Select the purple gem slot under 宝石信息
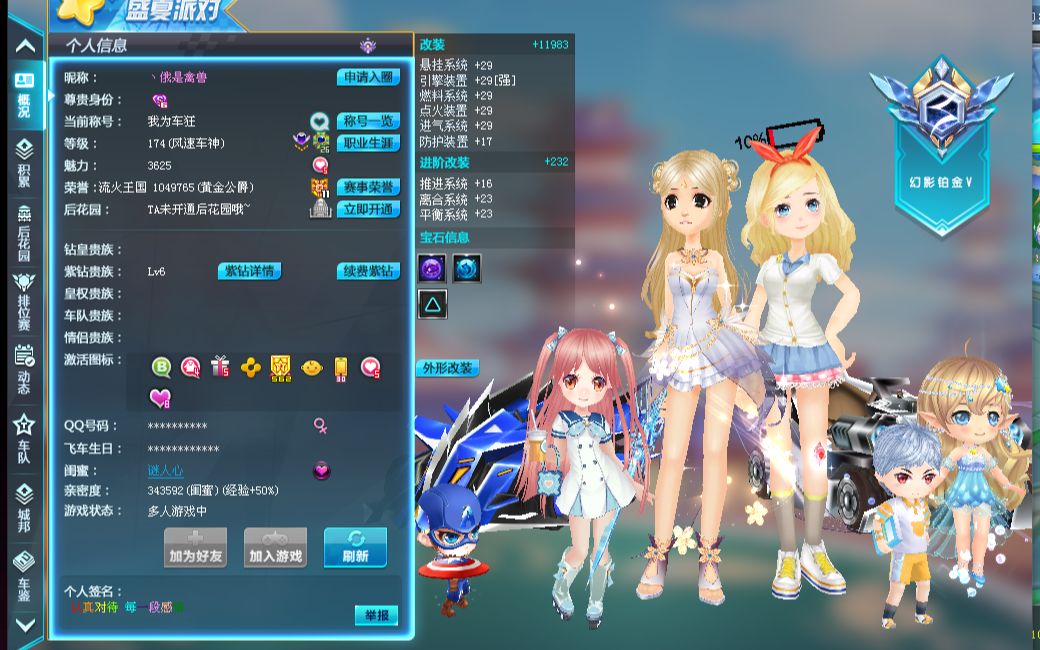 coord(433,267)
